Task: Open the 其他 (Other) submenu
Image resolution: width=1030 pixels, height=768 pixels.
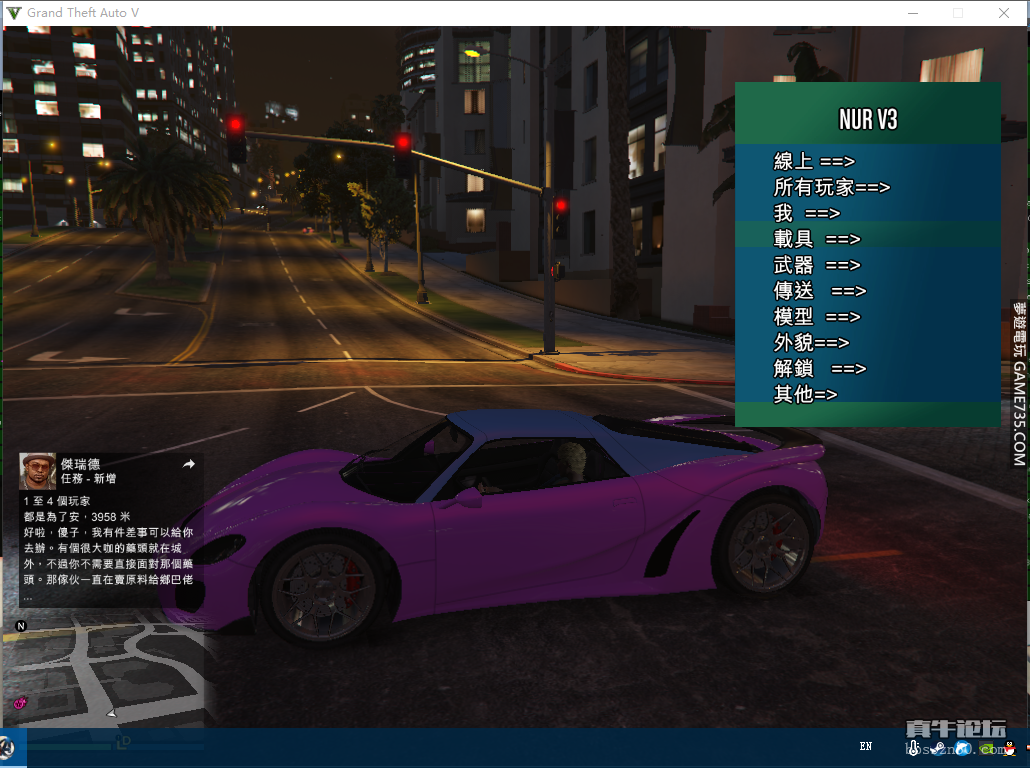Action: pyautogui.click(x=805, y=395)
